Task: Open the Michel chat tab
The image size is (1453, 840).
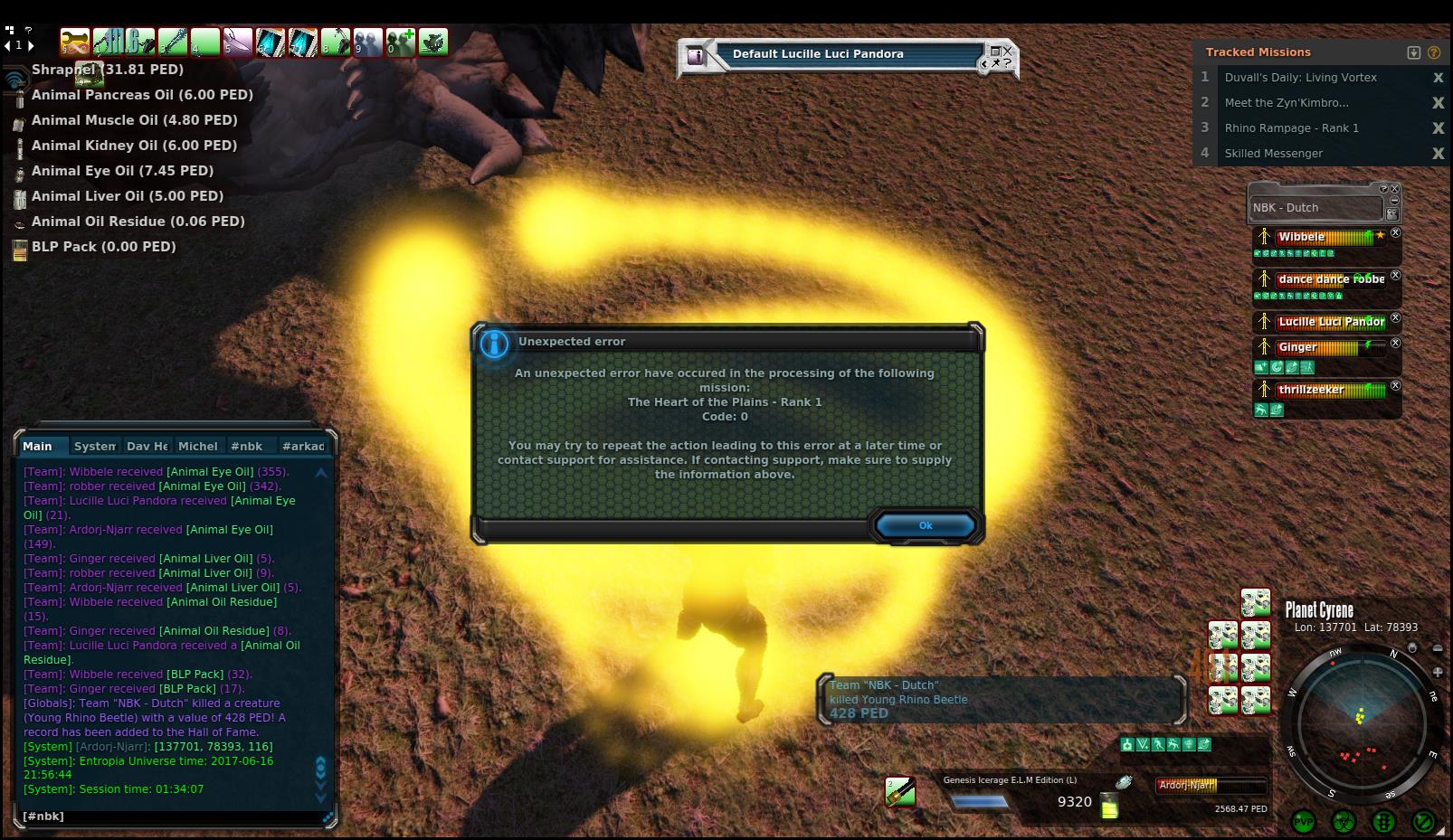Action: pyautogui.click(x=197, y=446)
